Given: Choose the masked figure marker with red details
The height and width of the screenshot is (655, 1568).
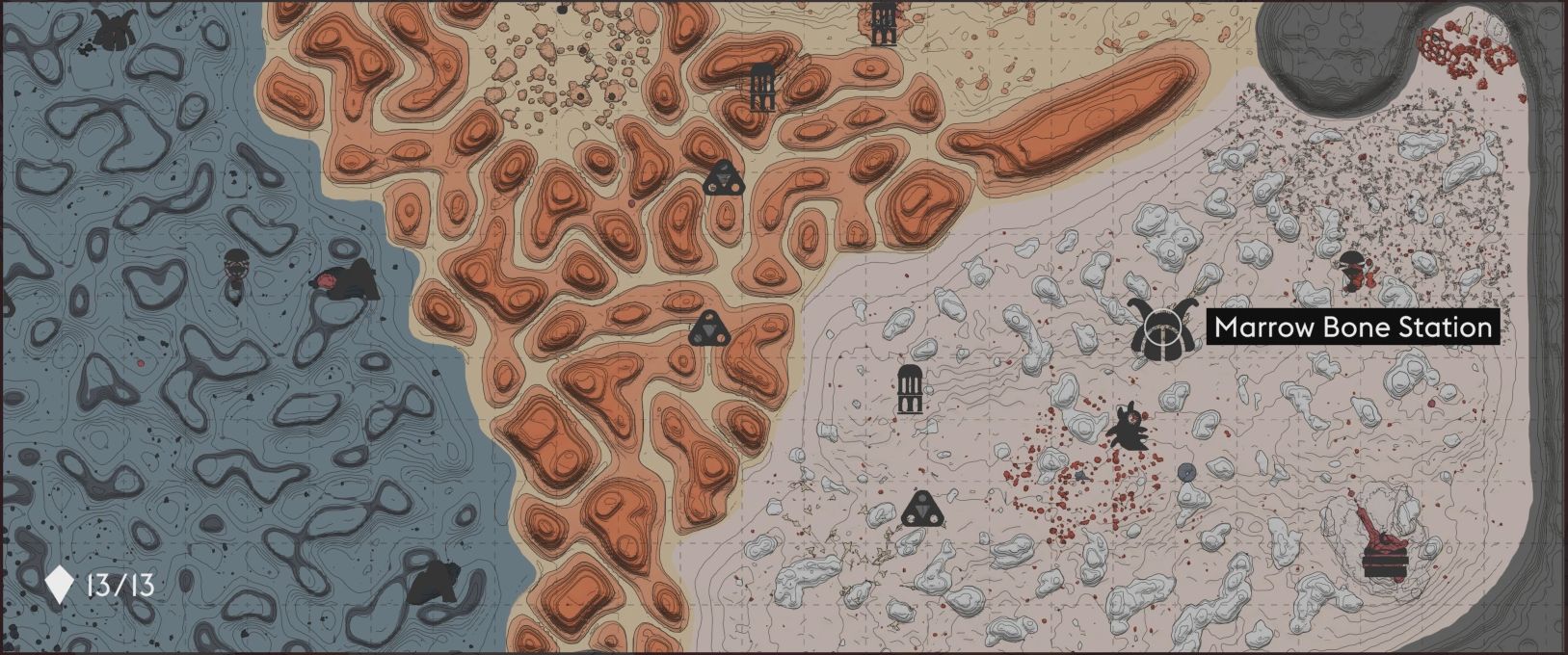Looking at the screenshot, I should click(1354, 269).
